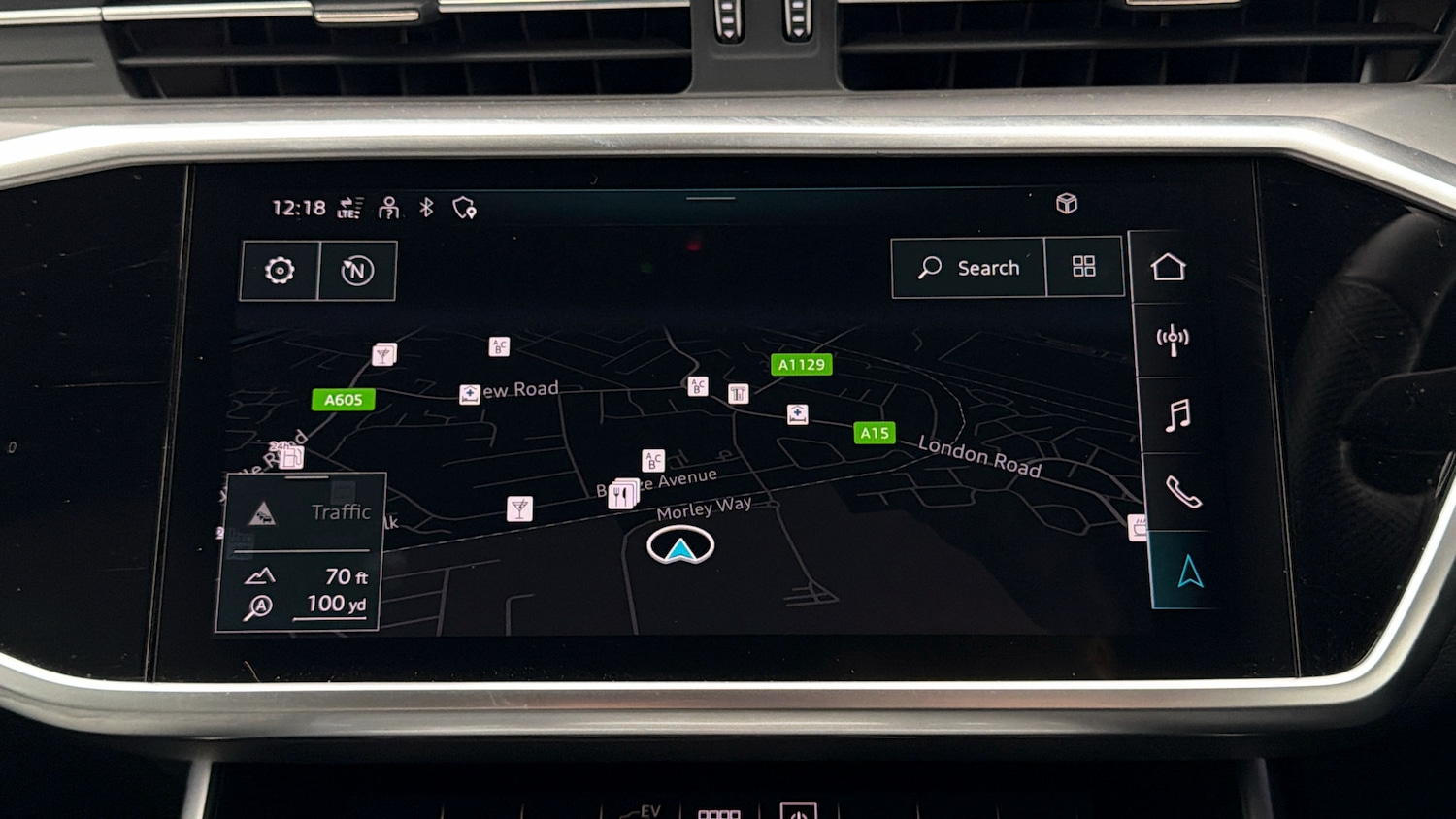This screenshot has width=1456, height=819.
Task: Open the radio antenna menu
Action: (1173, 340)
